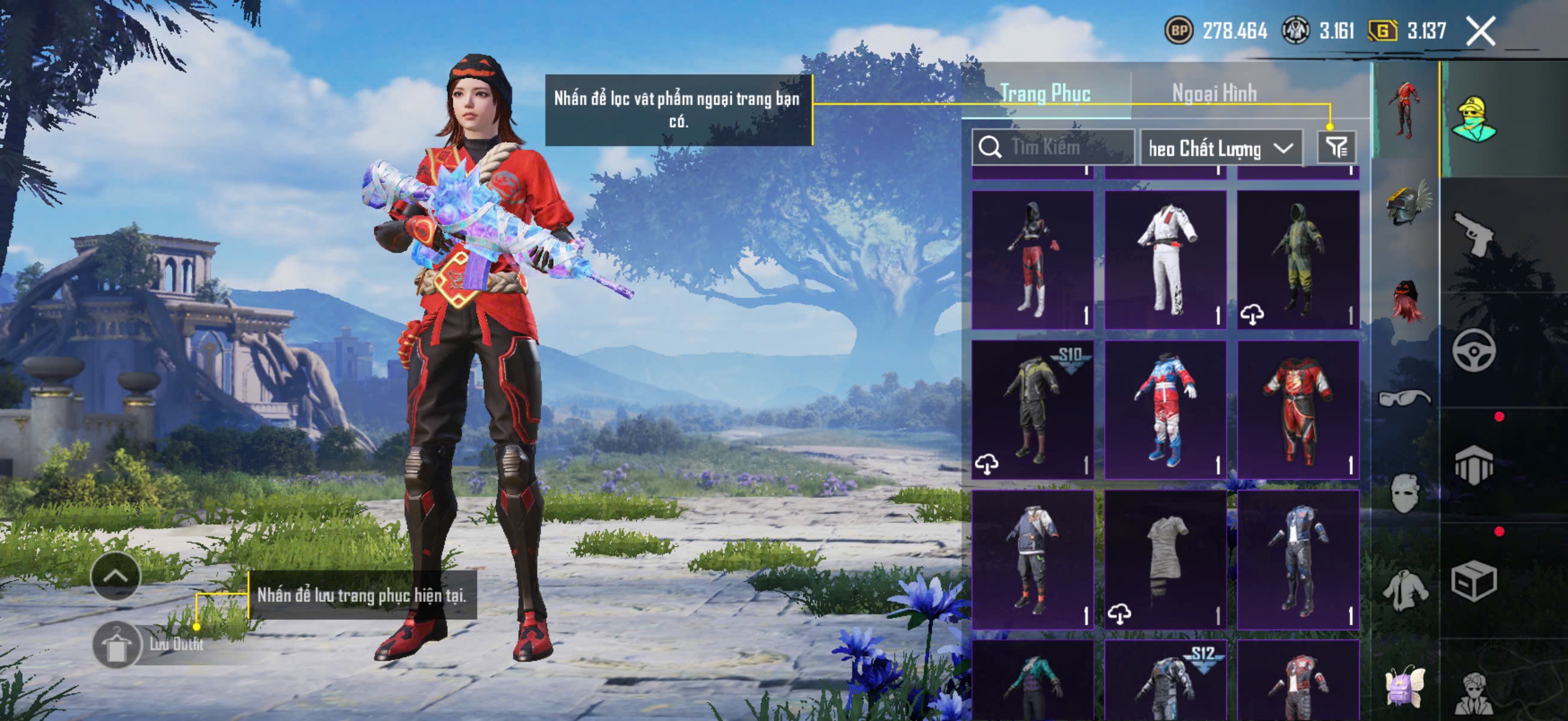Select the green hooded hazmat suit
This screenshot has height=721, width=1568.
pyautogui.click(x=1298, y=260)
